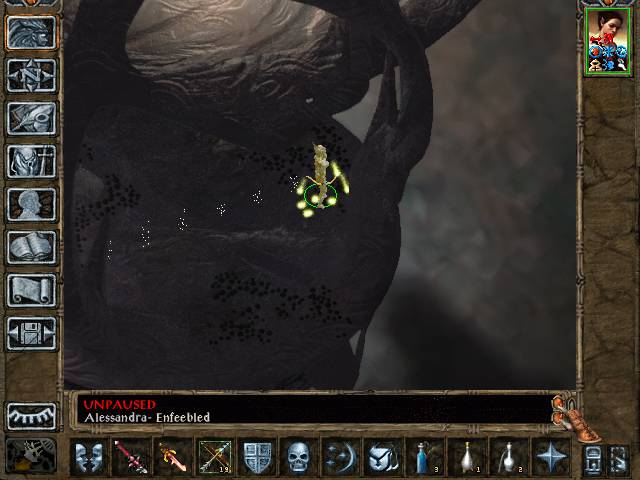Click the lantern button in bottom-left corner
The width and height of the screenshot is (640, 480).
tap(31, 457)
